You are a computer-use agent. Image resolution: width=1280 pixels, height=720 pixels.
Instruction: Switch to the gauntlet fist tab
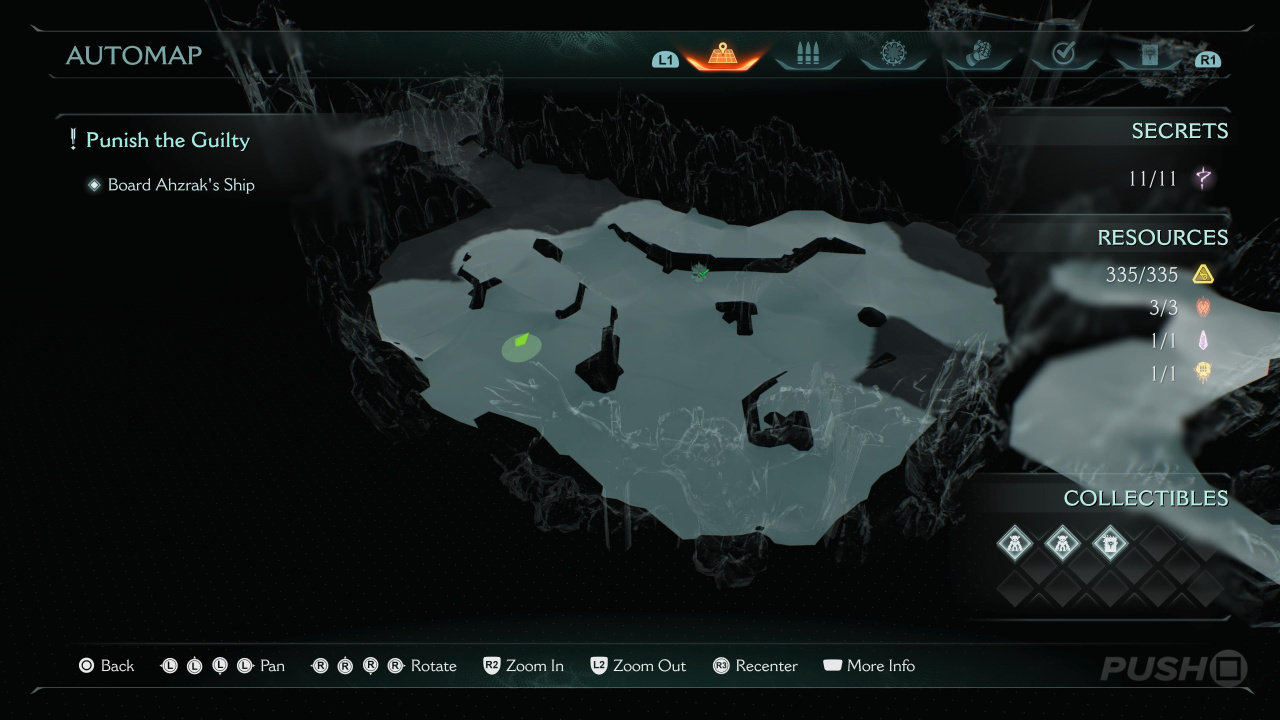coord(977,55)
